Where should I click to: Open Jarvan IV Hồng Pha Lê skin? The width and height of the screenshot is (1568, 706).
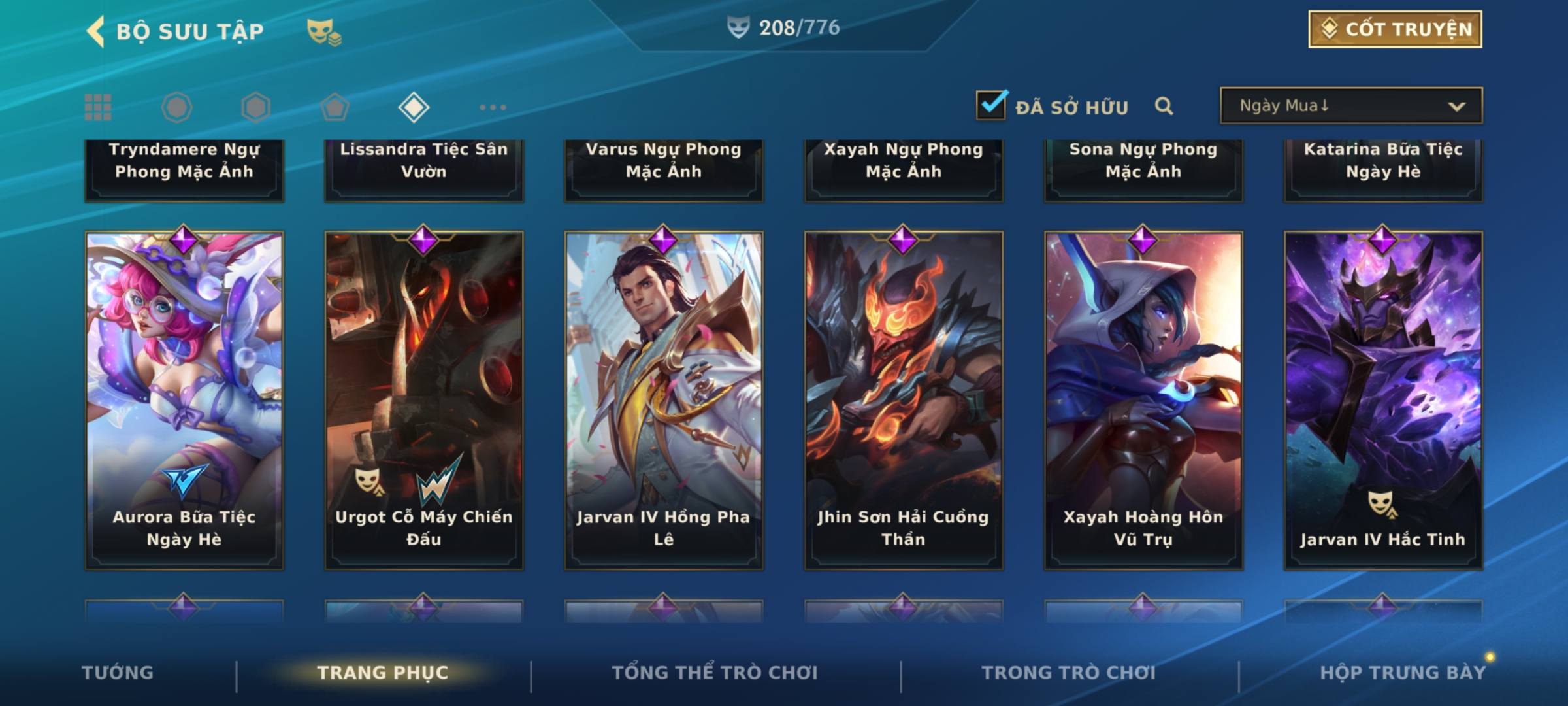664,400
